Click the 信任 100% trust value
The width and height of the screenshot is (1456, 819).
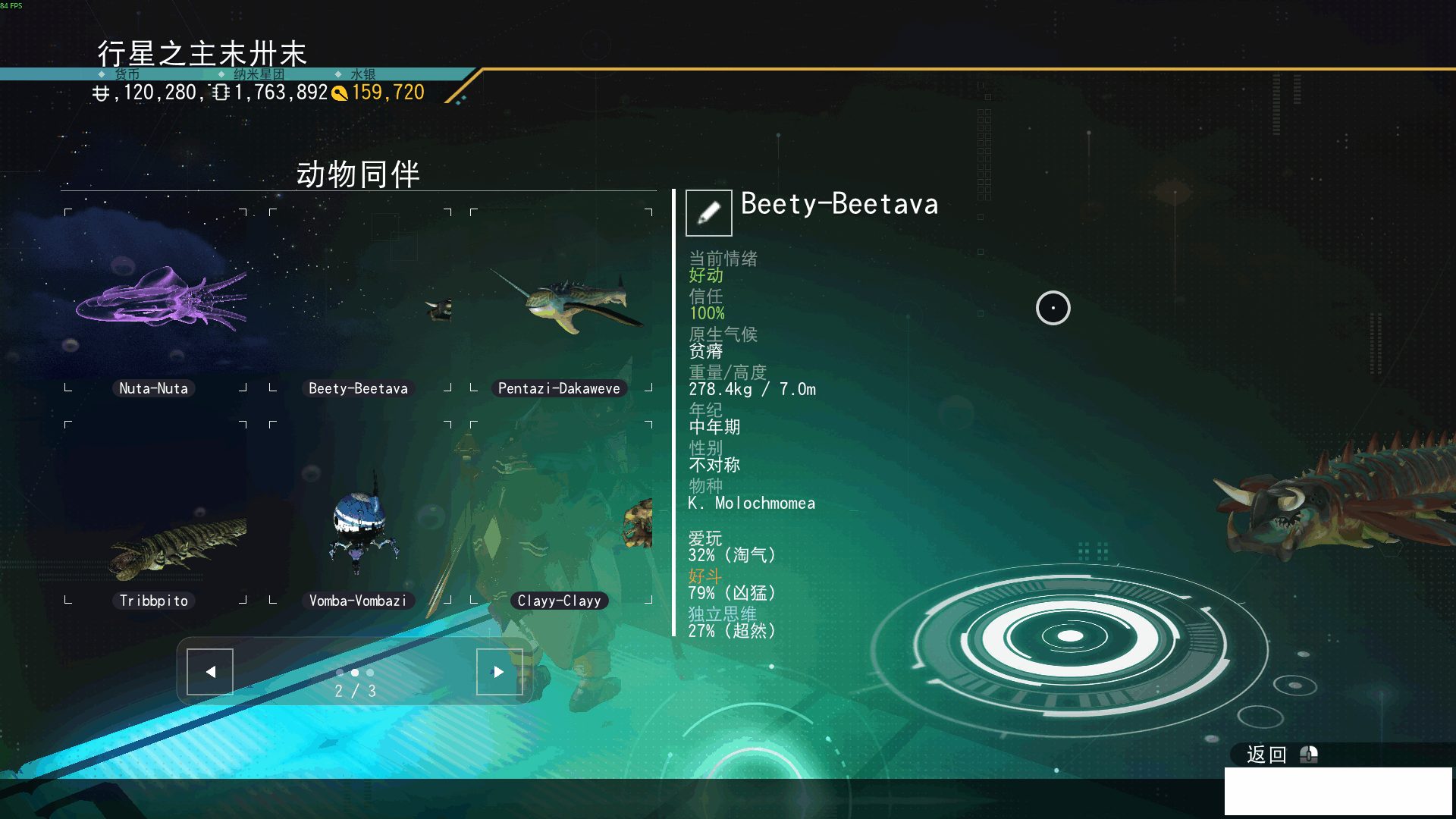[705, 313]
